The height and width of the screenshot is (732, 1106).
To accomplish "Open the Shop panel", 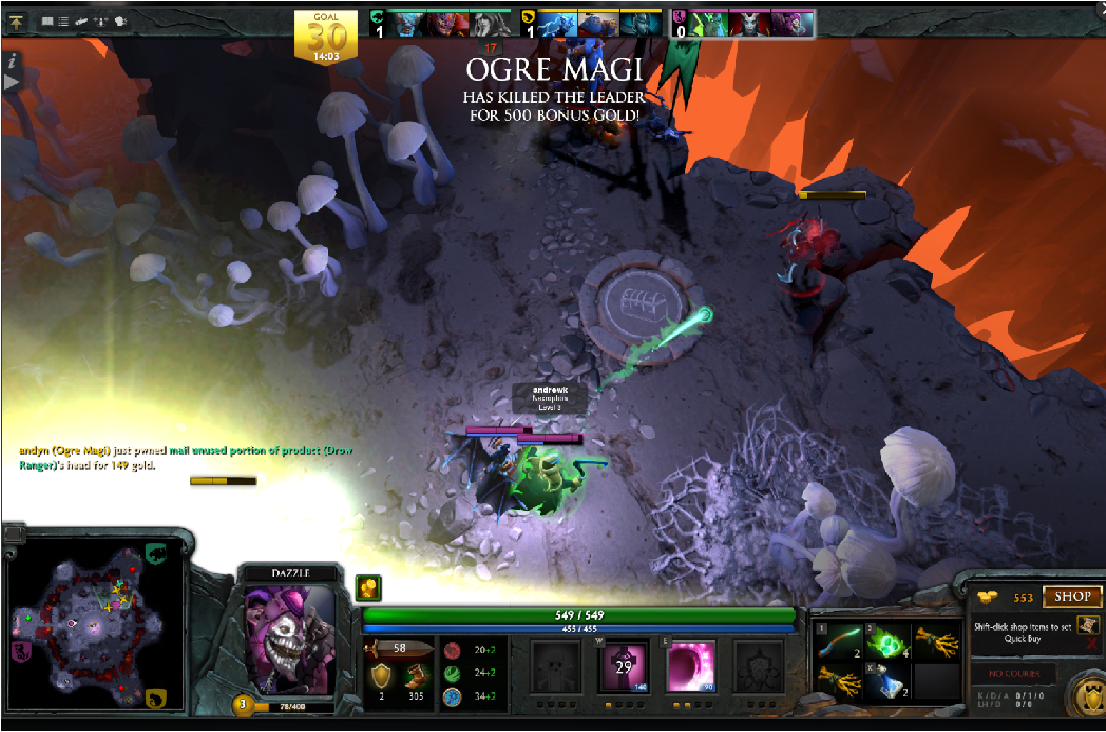I will pyautogui.click(x=1071, y=597).
